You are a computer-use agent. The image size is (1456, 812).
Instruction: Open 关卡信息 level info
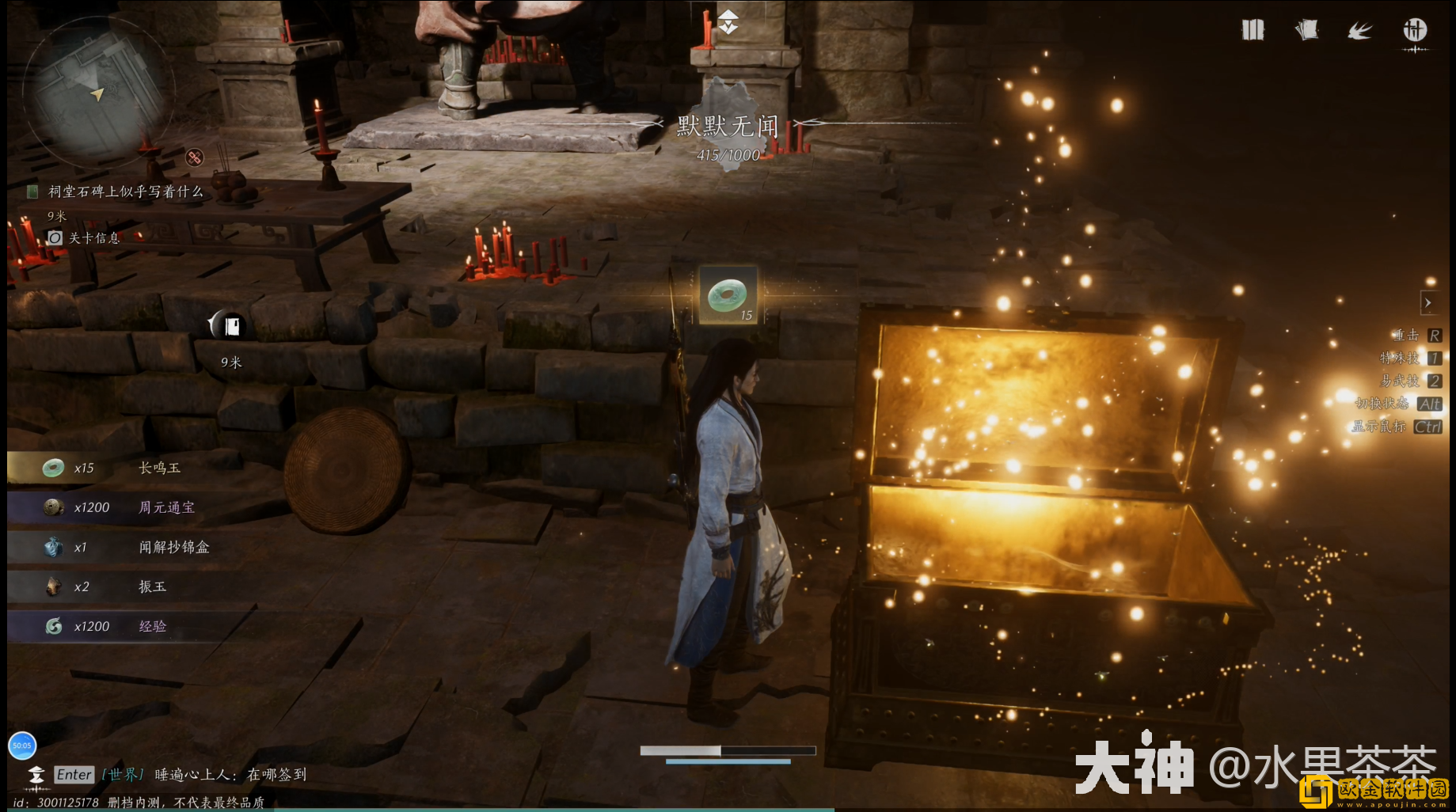93,238
